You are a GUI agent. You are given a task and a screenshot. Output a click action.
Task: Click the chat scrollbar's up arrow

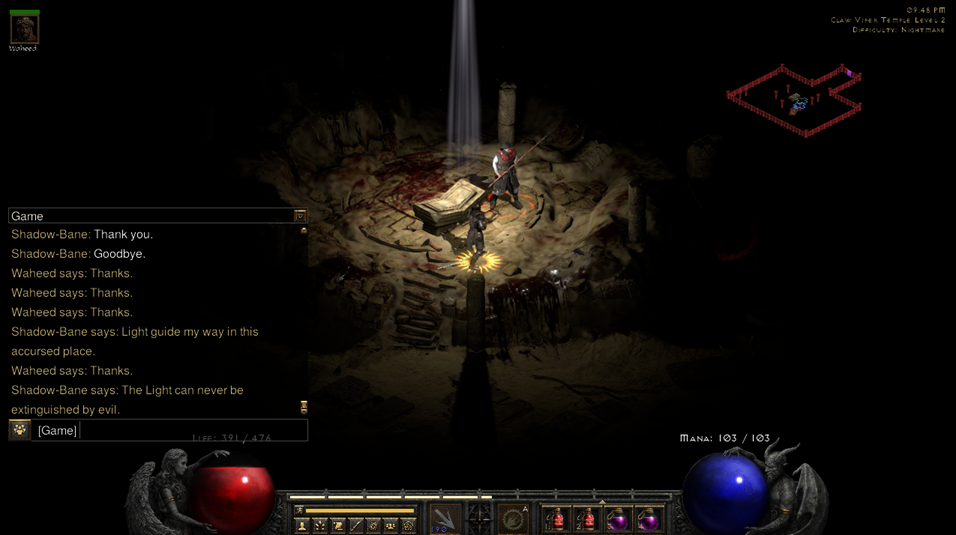pos(303,231)
